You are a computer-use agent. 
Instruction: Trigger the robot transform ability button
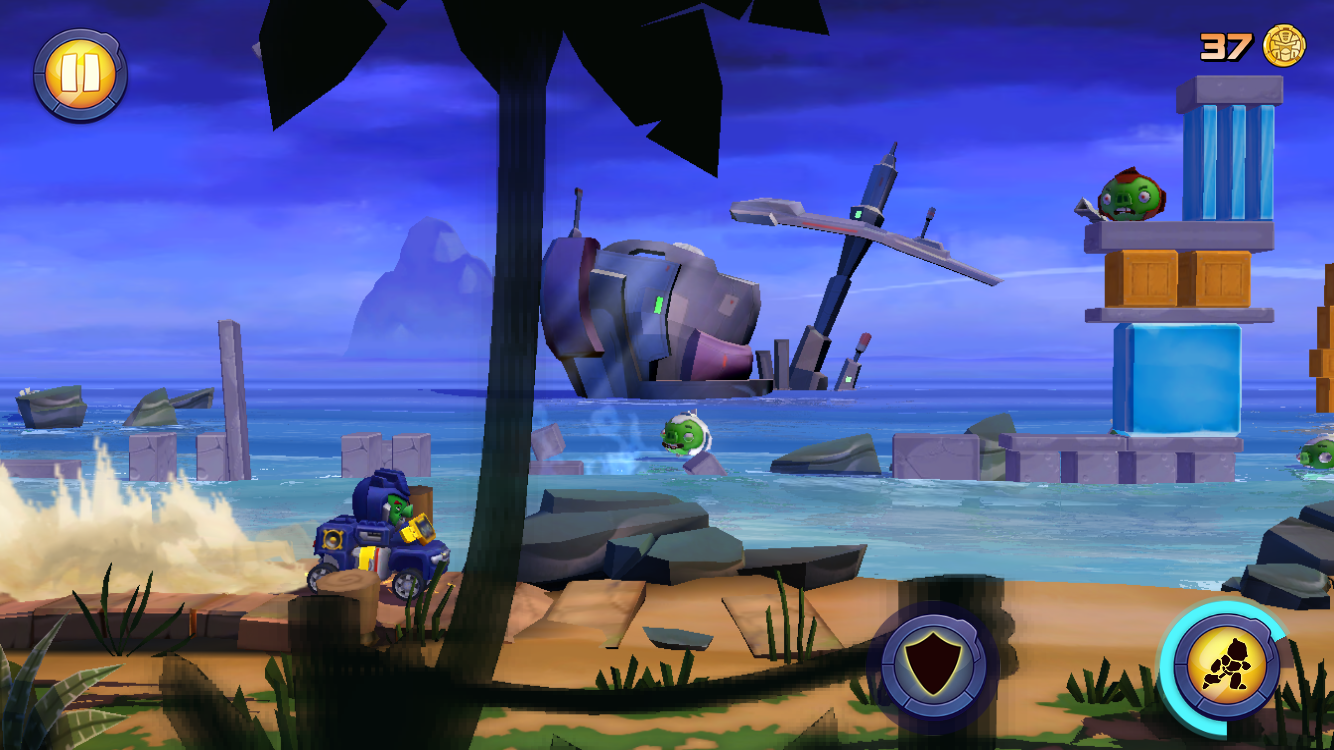pyautogui.click(x=1225, y=666)
